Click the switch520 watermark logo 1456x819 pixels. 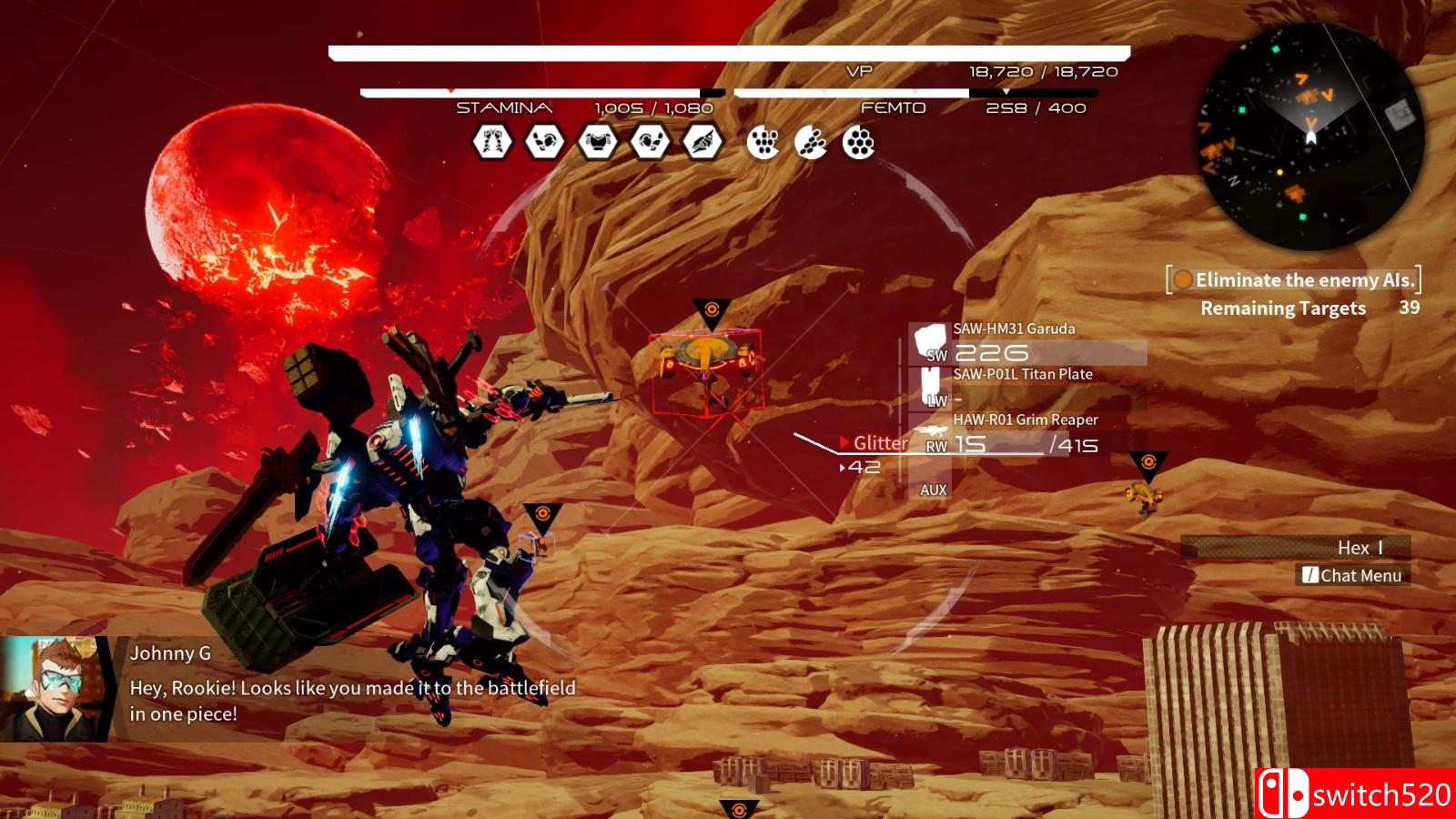point(1356,794)
